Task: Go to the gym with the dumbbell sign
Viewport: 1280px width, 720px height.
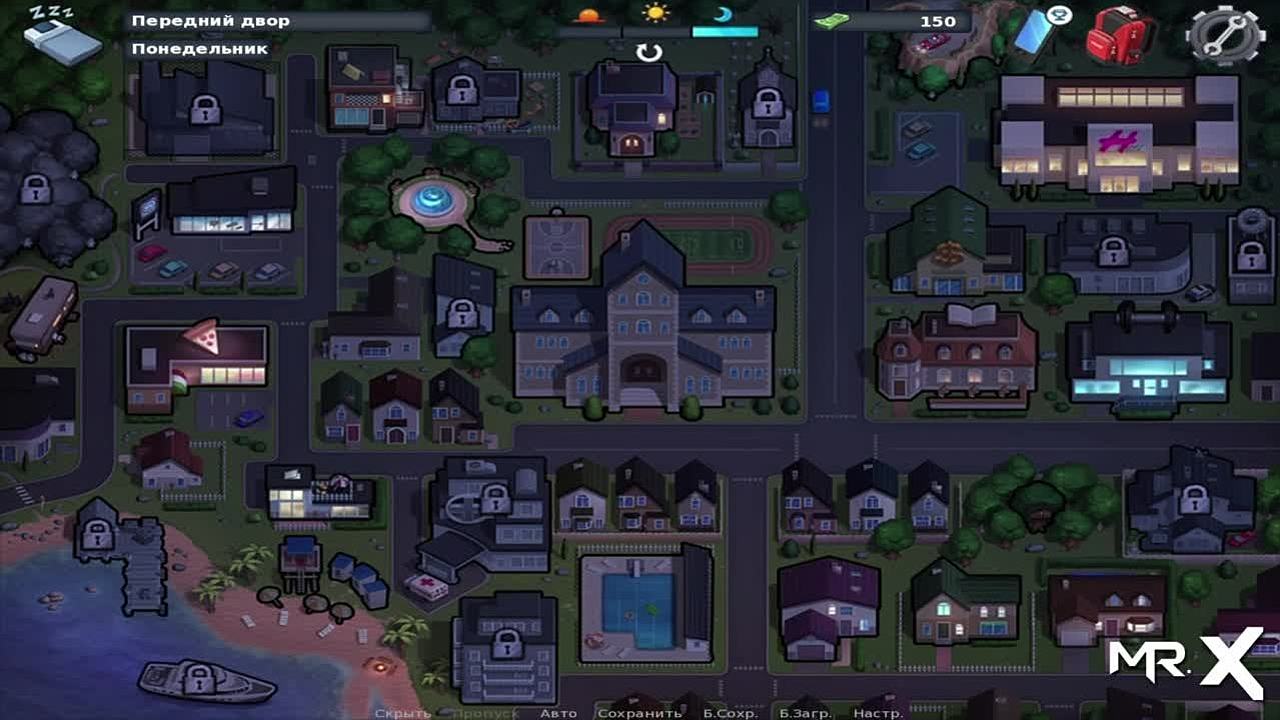Action: click(x=1147, y=355)
